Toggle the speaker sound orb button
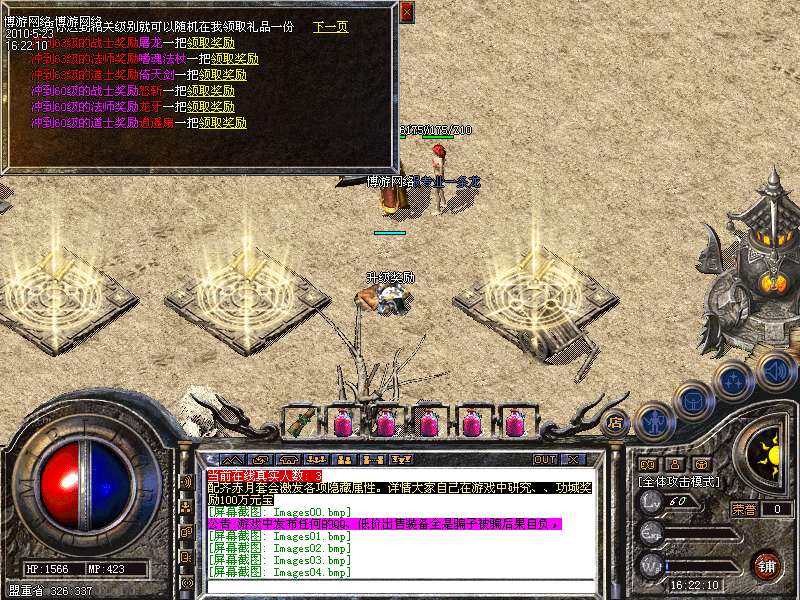Viewport: 800px width, 600px height. [x=775, y=372]
